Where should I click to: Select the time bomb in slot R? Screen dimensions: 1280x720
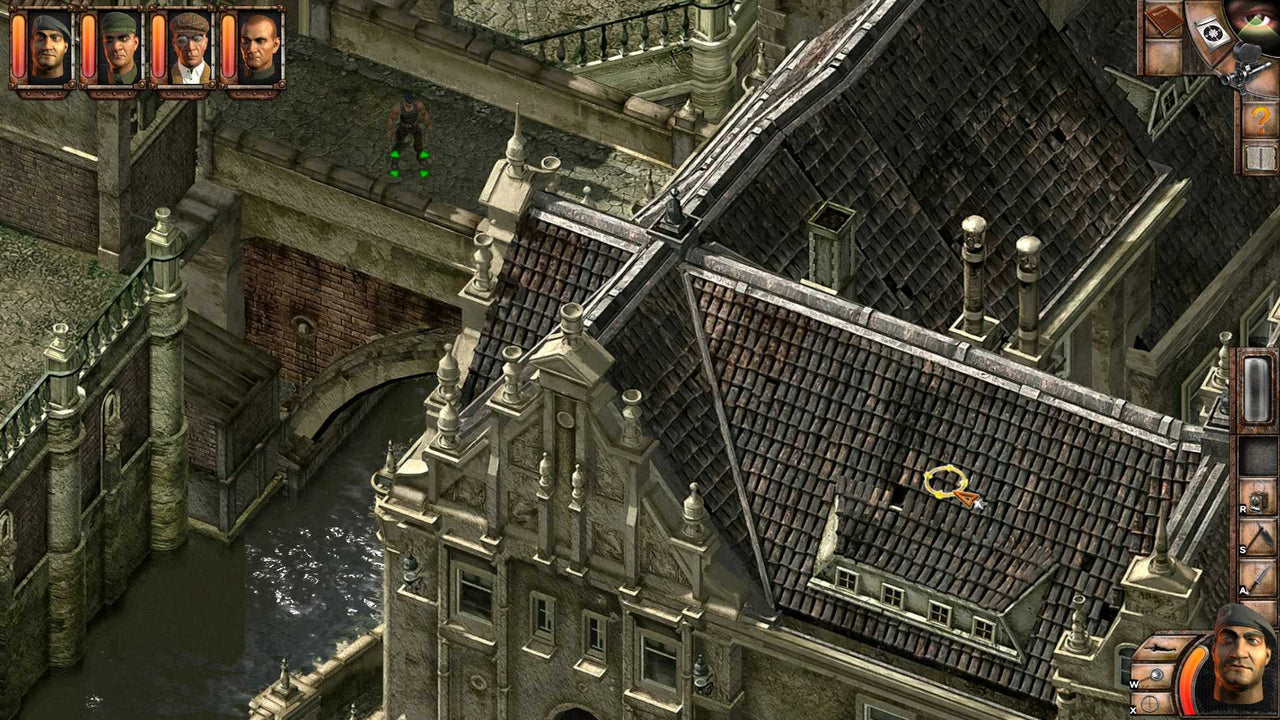[1262, 496]
